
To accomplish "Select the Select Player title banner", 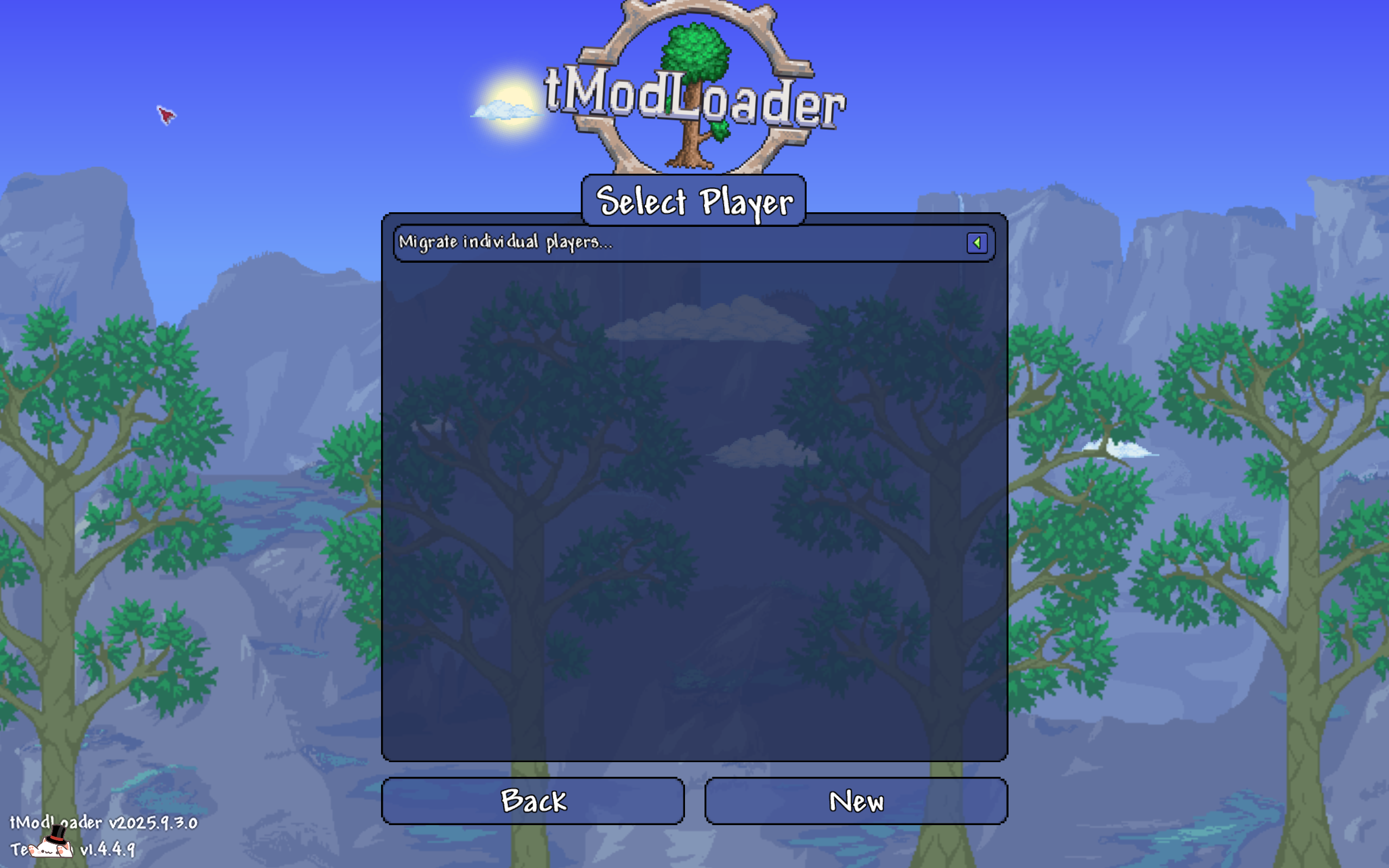I will tap(695, 202).
